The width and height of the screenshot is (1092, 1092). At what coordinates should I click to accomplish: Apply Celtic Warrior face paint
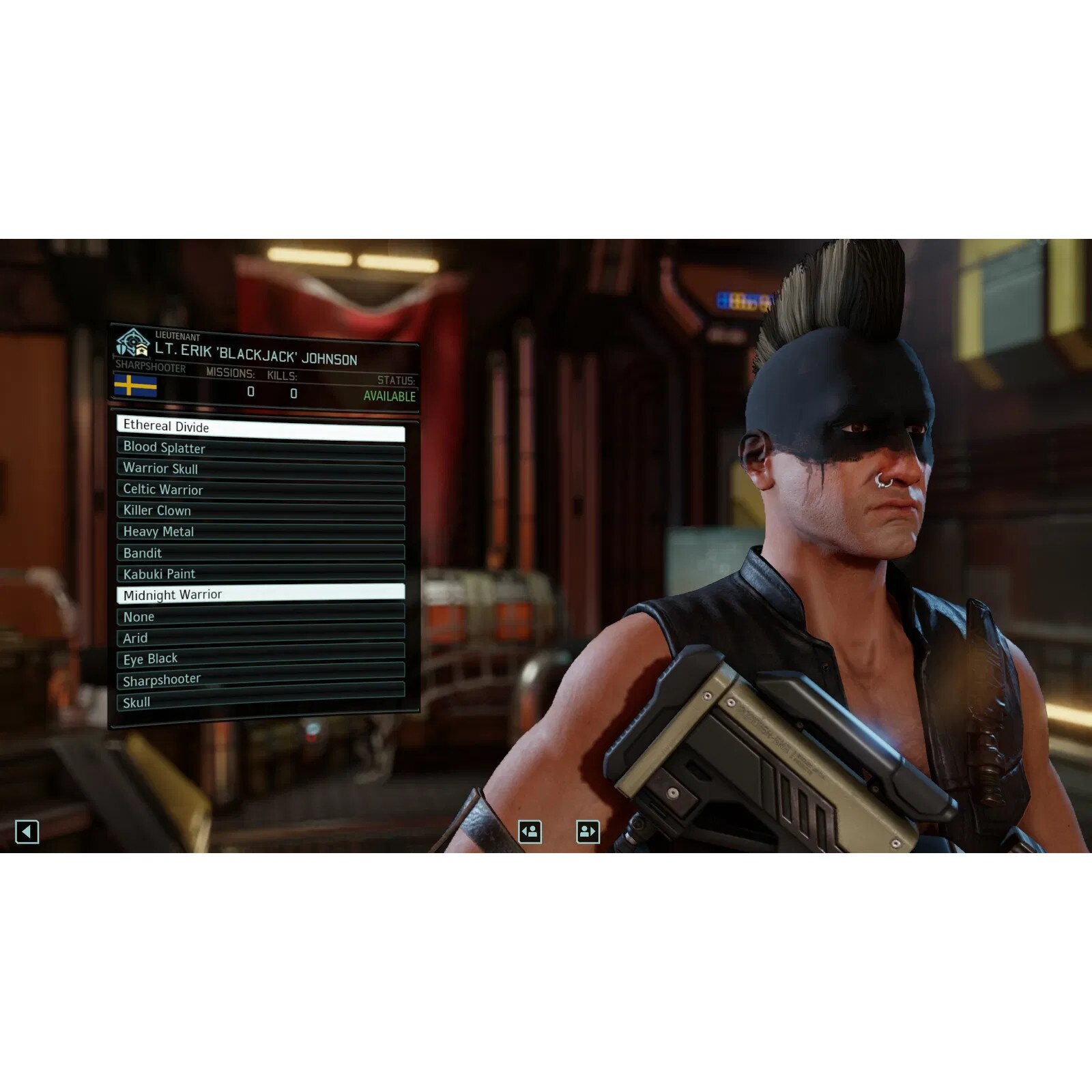261,491
